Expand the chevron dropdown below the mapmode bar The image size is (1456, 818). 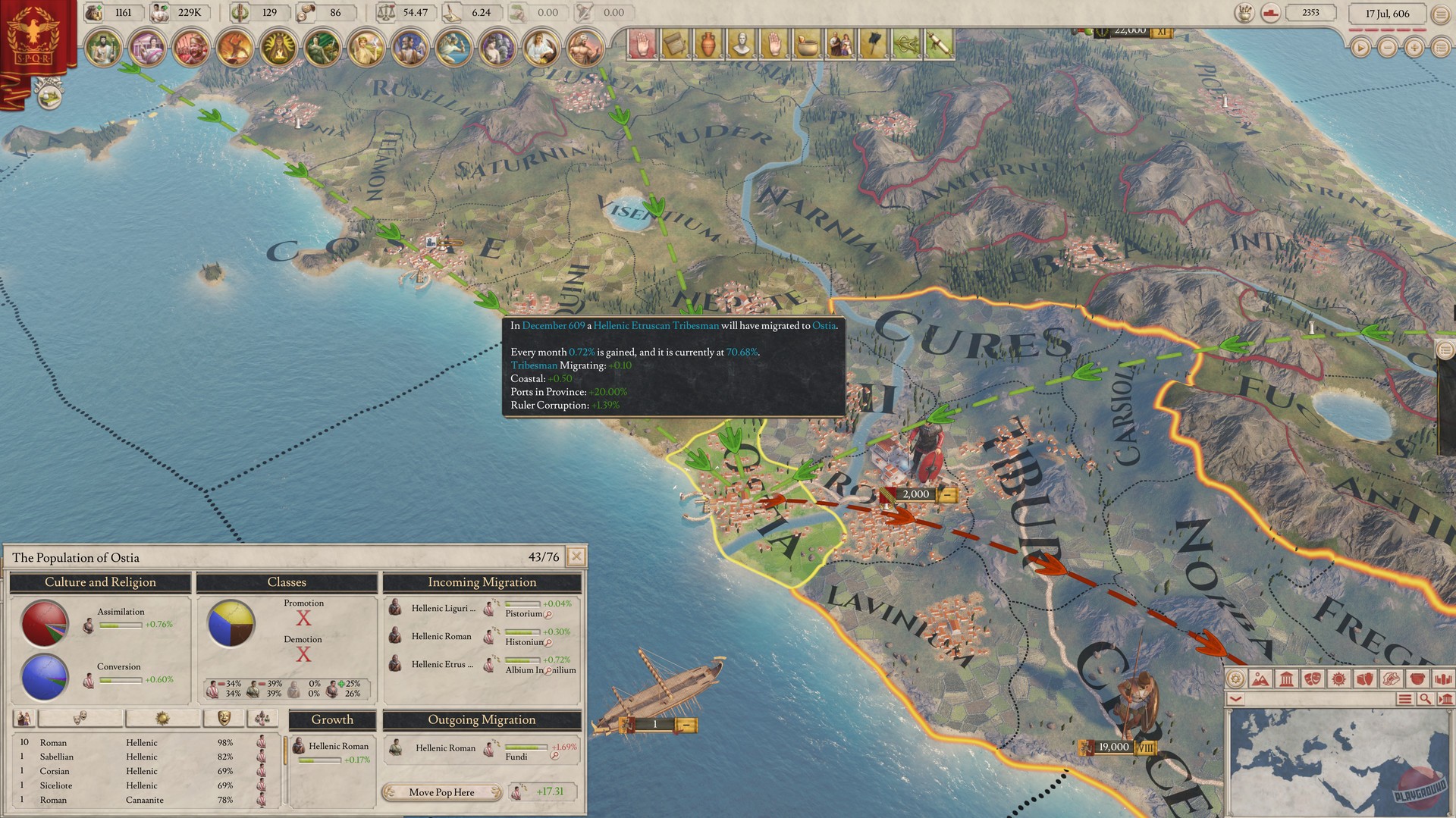(1237, 697)
